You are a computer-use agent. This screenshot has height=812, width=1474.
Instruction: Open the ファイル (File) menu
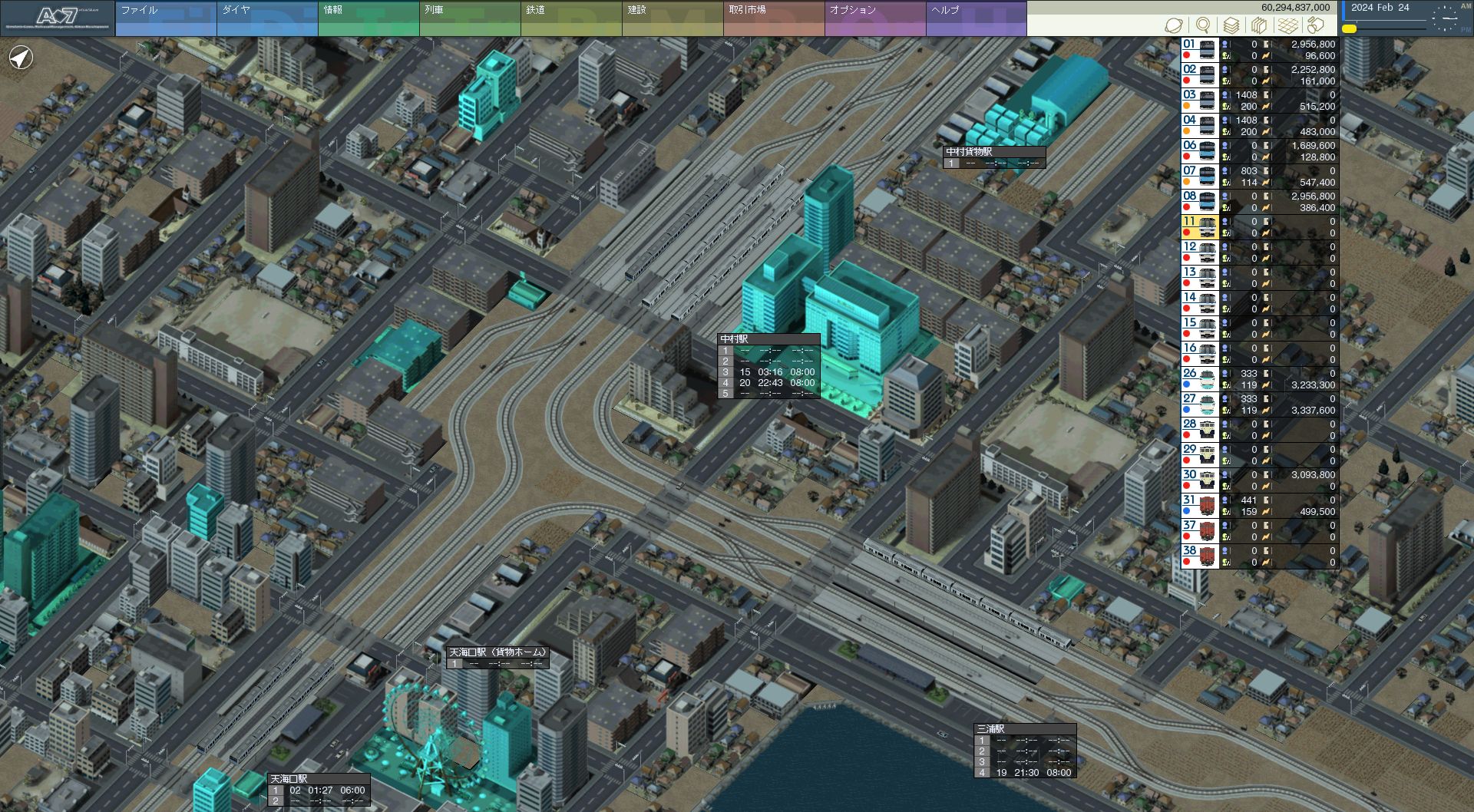click(x=166, y=18)
